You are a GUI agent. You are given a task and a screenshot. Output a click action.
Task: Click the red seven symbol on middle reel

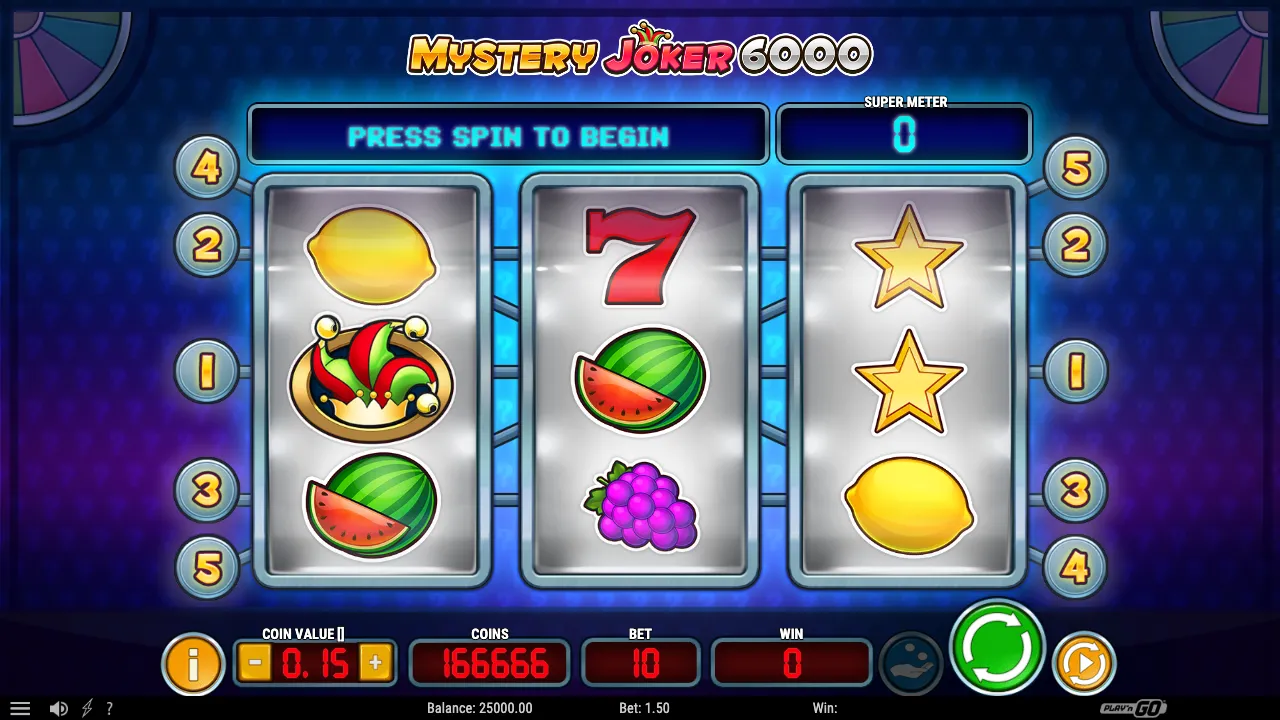(x=640, y=255)
